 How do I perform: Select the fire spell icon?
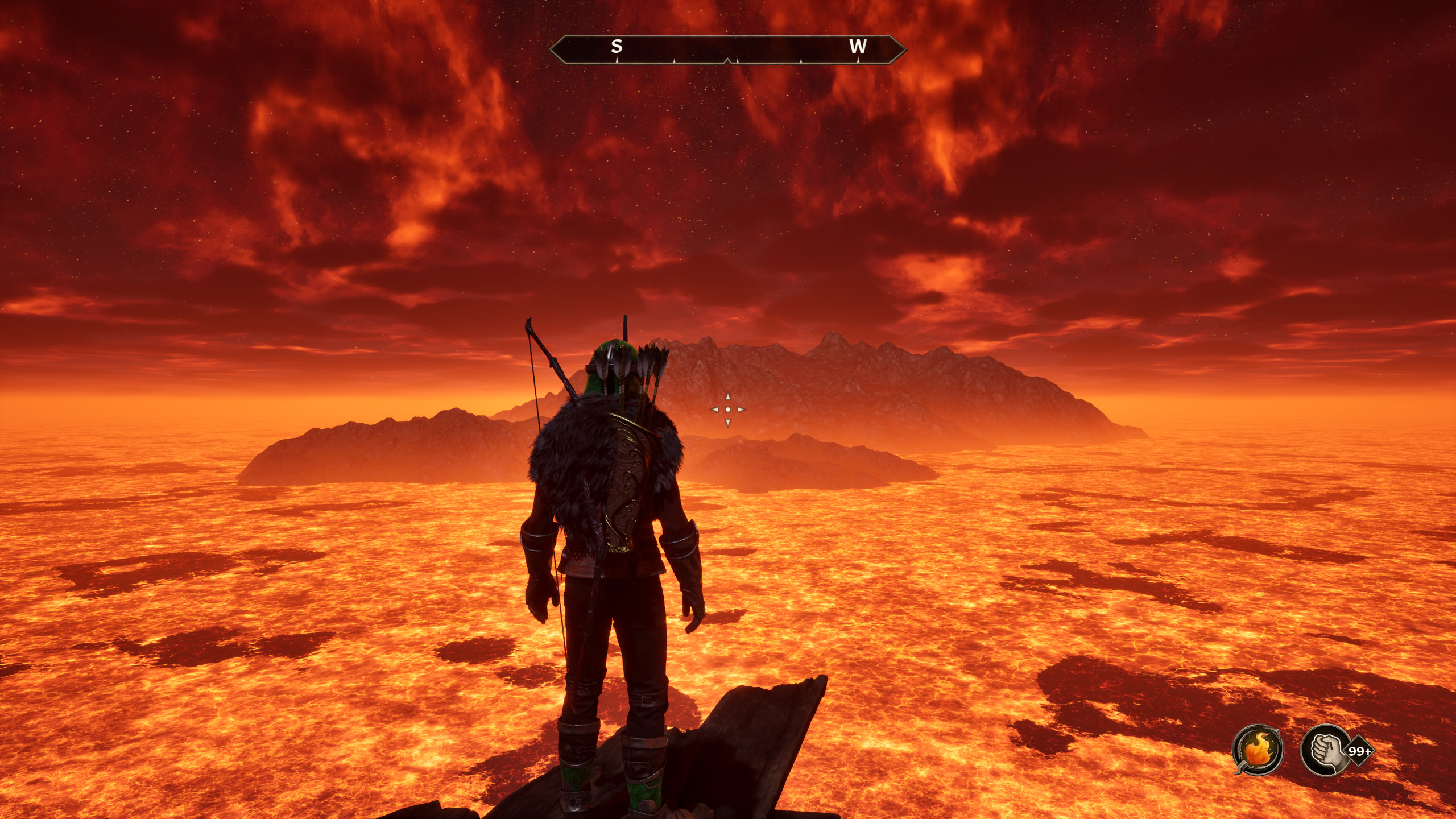[x=1258, y=750]
